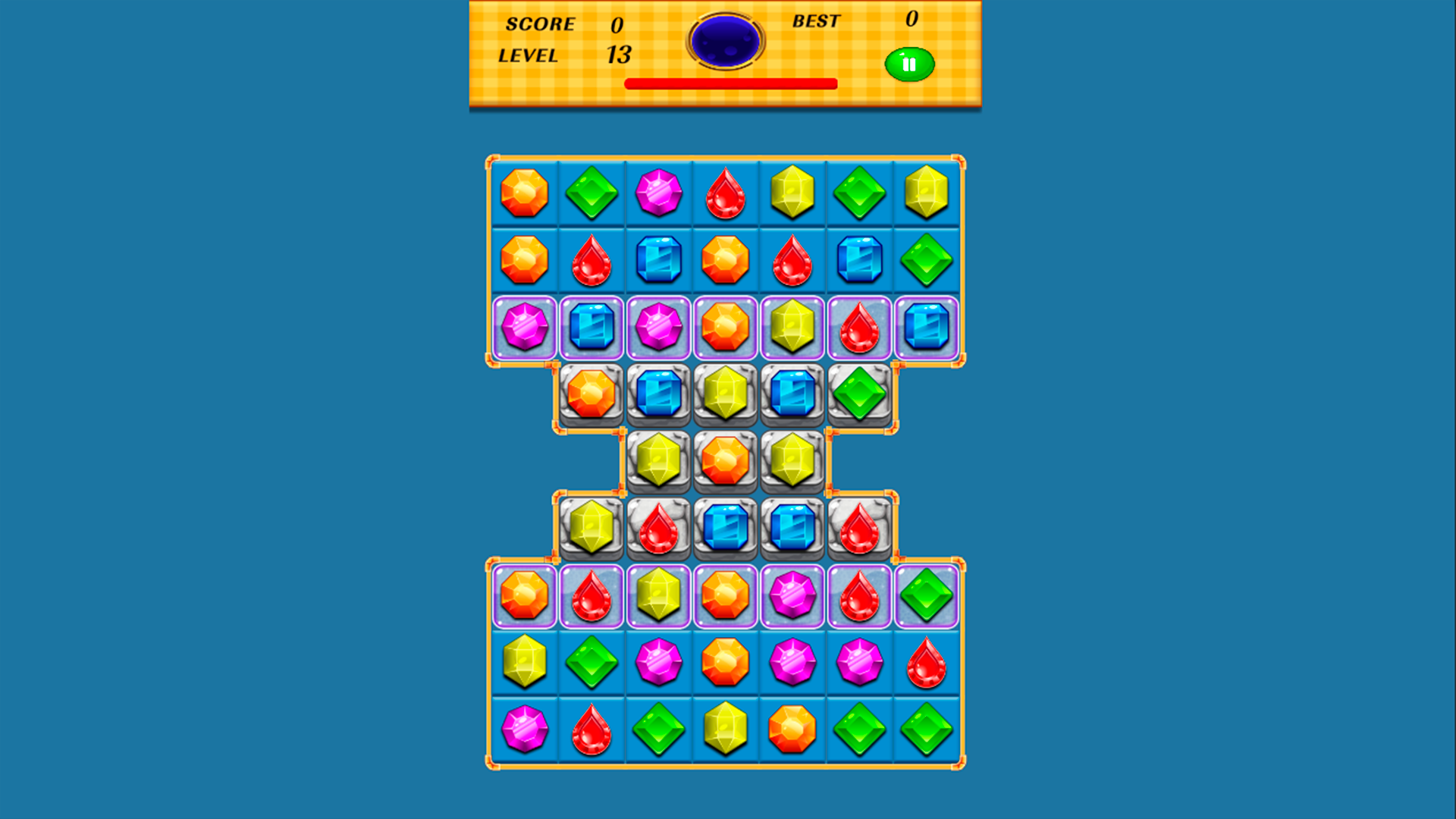
Task: Click the orange gem in the center stone row
Action: click(x=725, y=460)
